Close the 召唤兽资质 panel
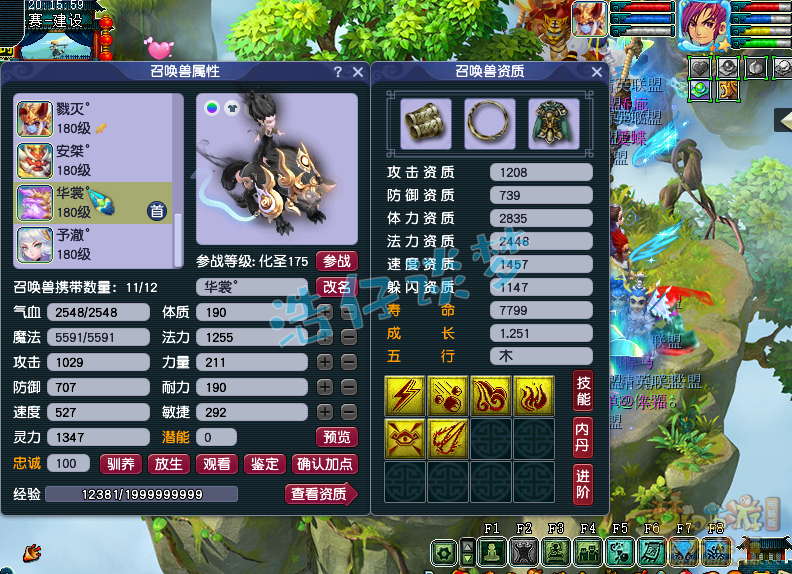 (x=597, y=72)
